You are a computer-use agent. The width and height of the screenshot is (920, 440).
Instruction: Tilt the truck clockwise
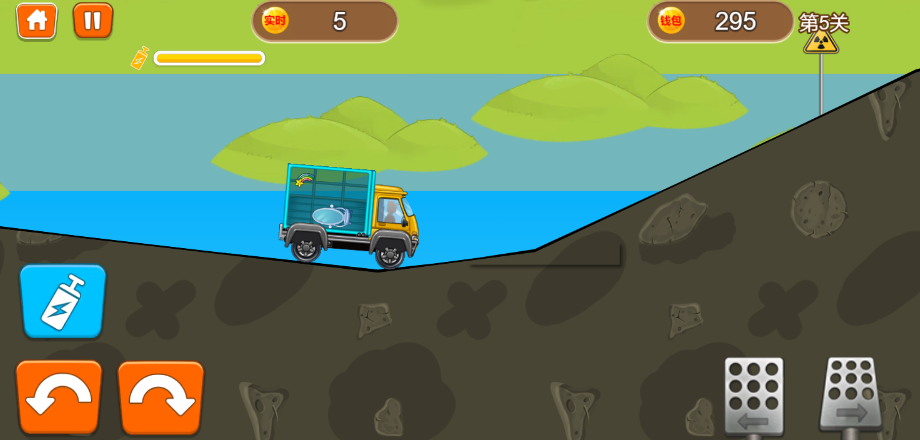point(161,396)
